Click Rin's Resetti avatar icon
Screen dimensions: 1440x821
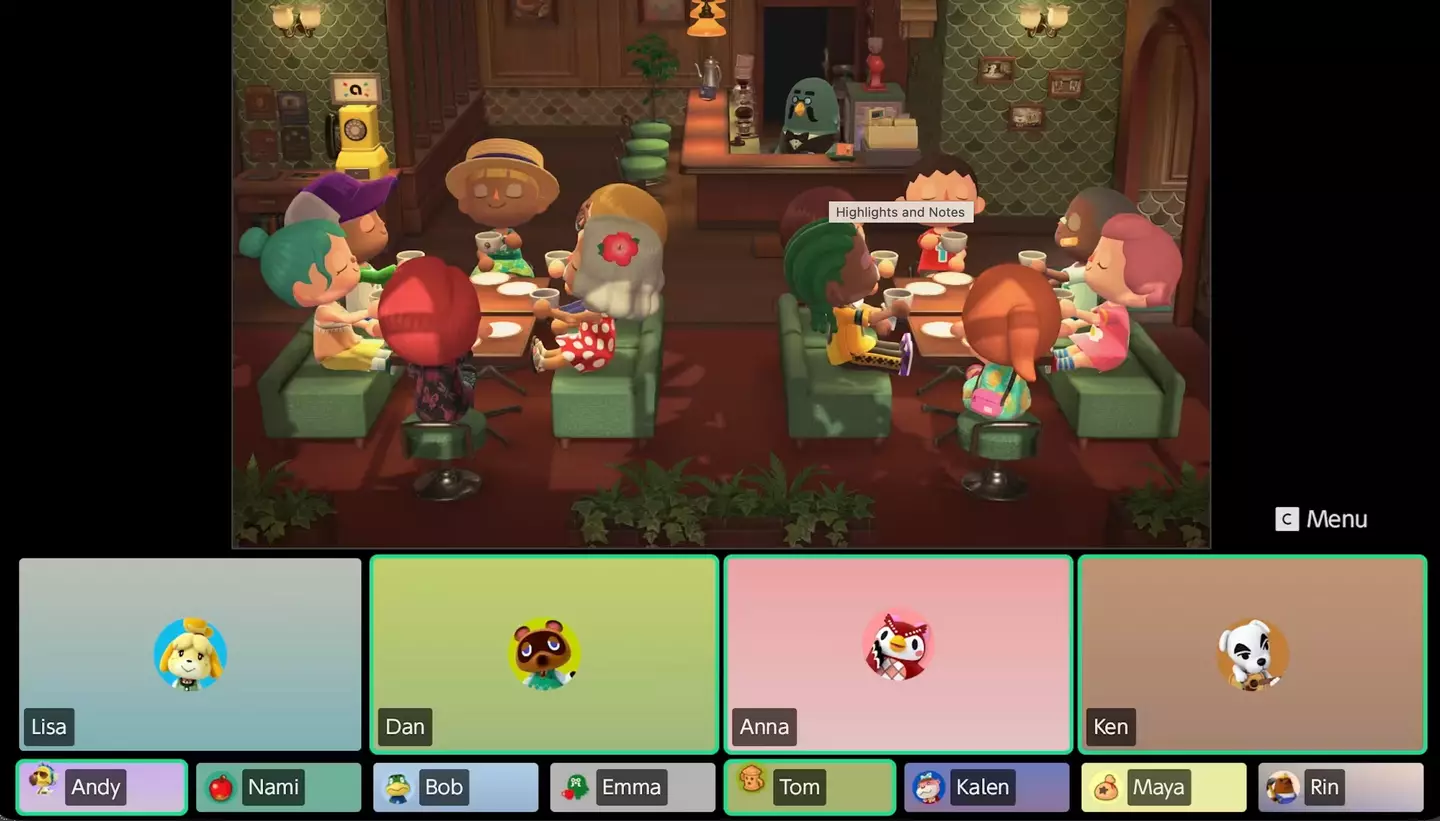pyautogui.click(x=1283, y=787)
